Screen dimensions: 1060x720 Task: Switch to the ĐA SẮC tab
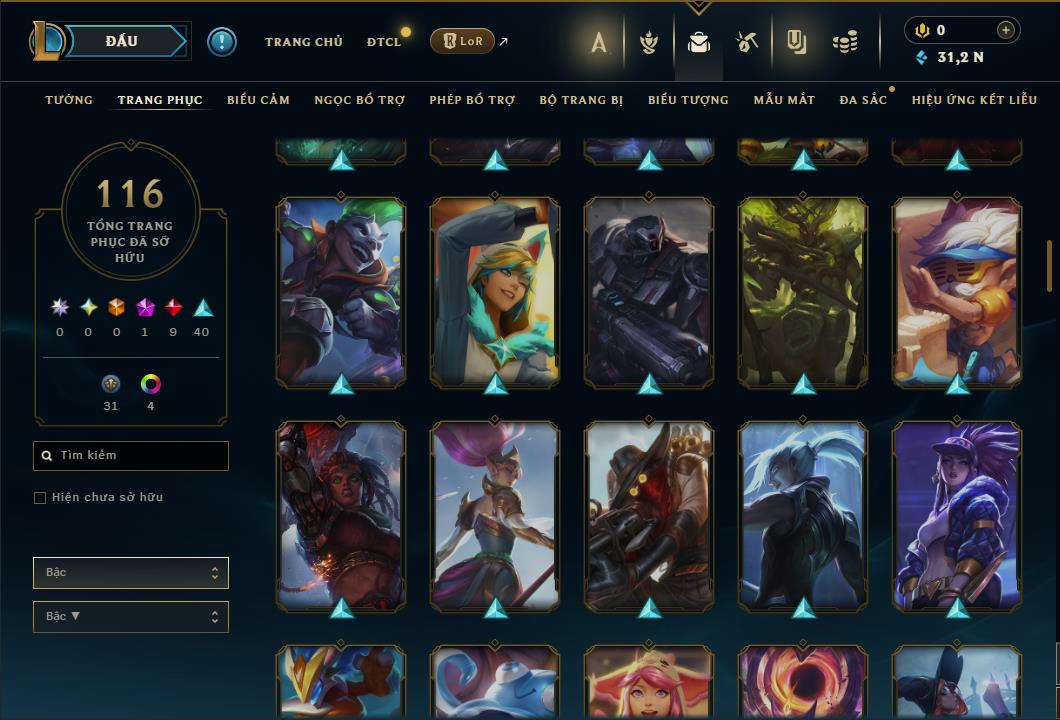863,100
